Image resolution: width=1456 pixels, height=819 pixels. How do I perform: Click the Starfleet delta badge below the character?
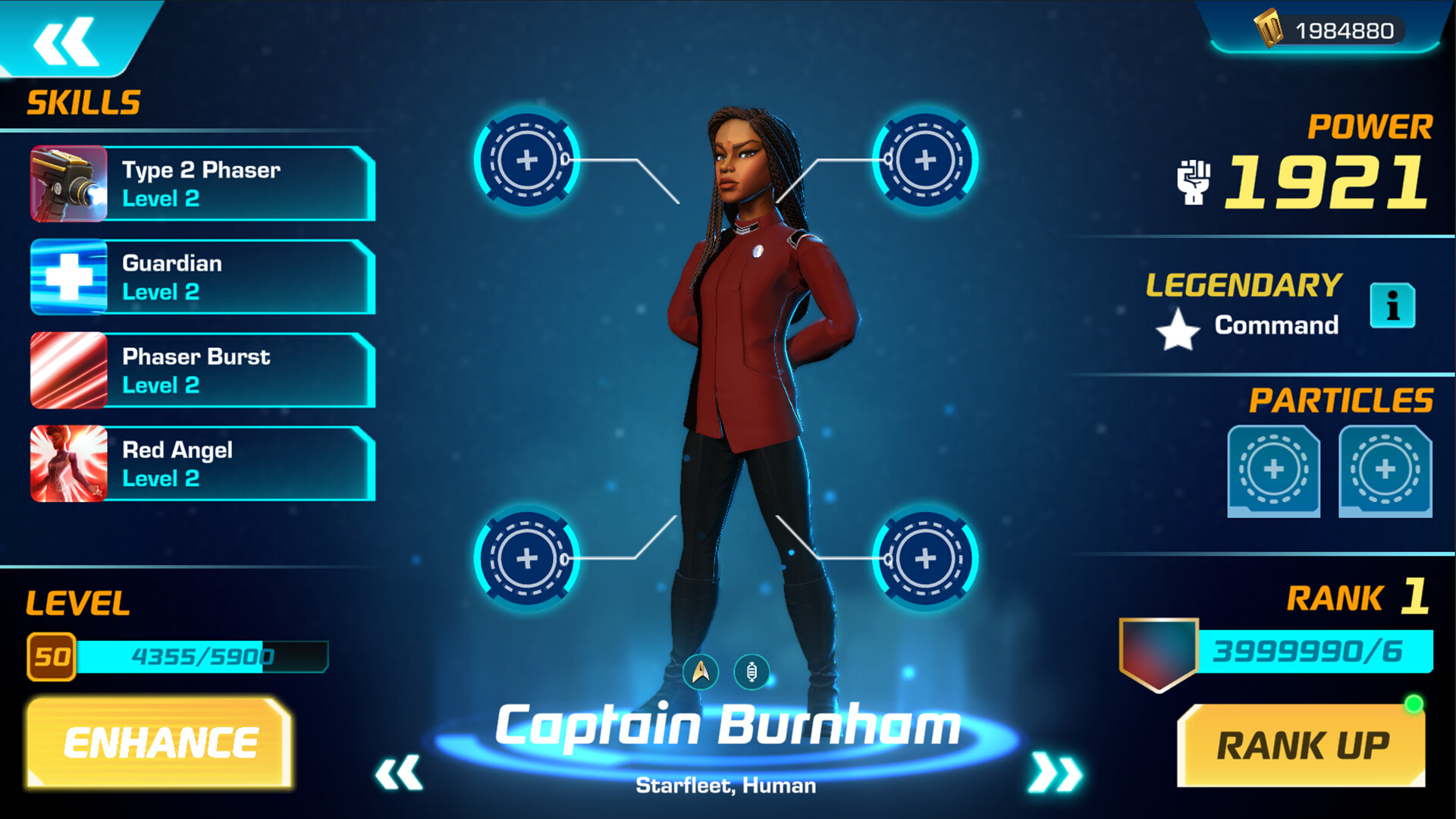pyautogui.click(x=701, y=672)
